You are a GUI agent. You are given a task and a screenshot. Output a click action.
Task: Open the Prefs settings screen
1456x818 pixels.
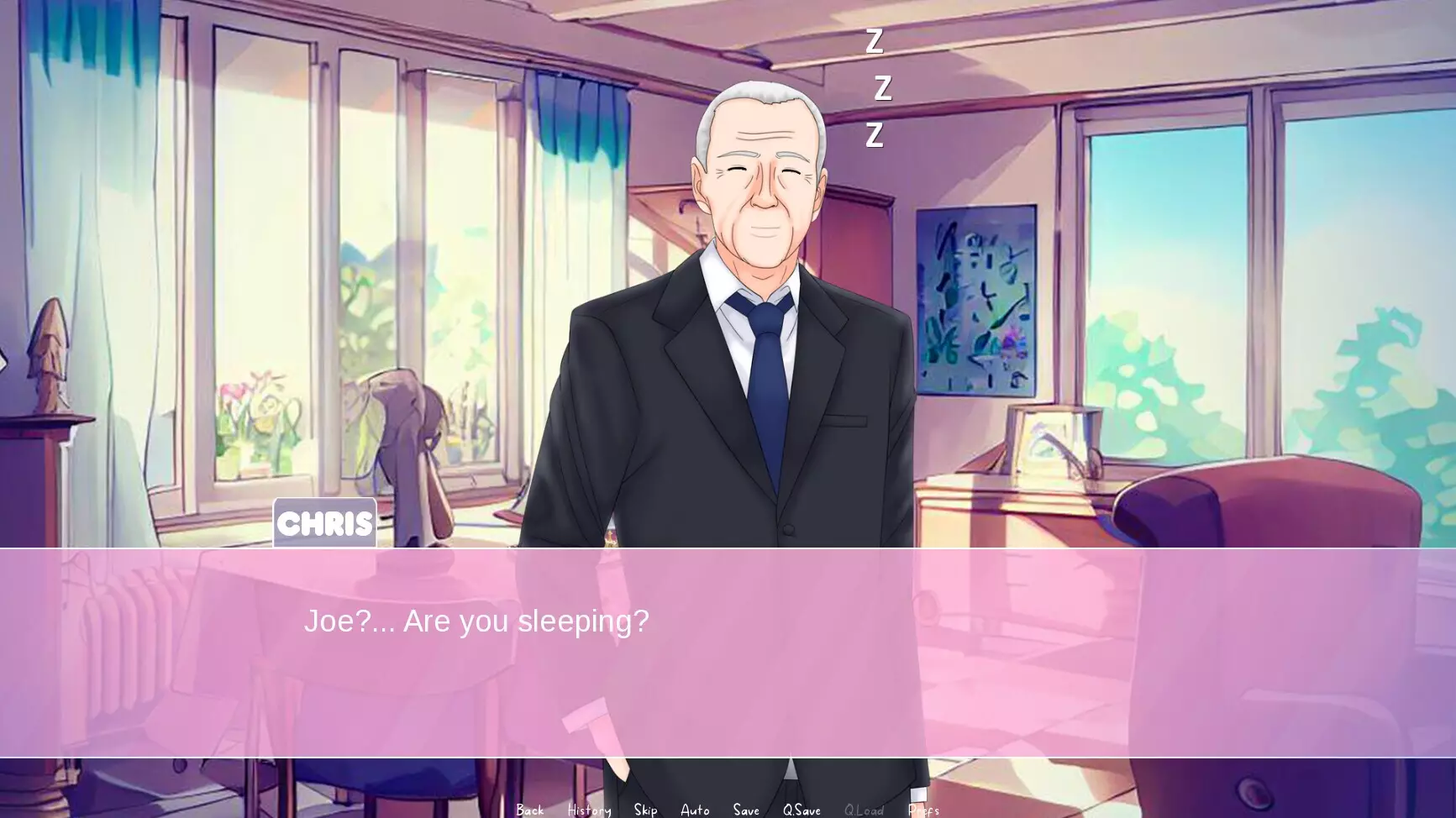922,809
